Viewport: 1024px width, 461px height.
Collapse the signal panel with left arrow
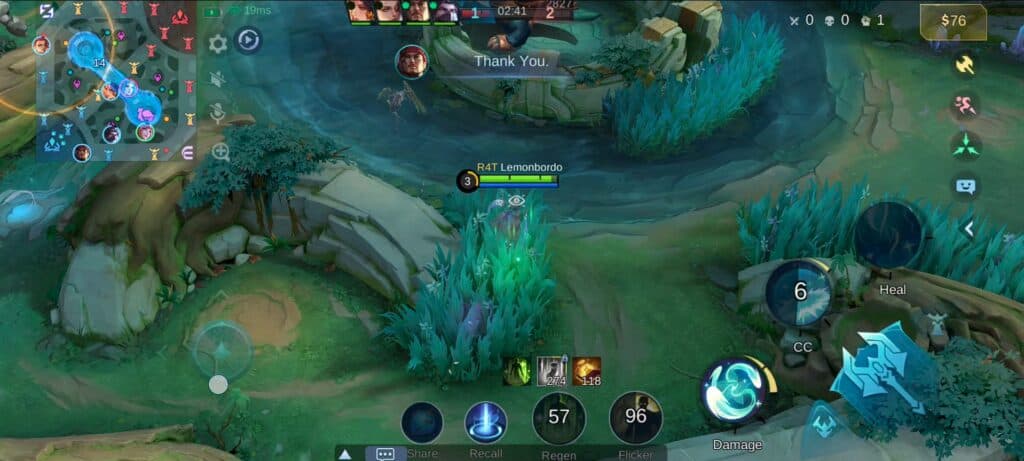pyautogui.click(x=967, y=229)
